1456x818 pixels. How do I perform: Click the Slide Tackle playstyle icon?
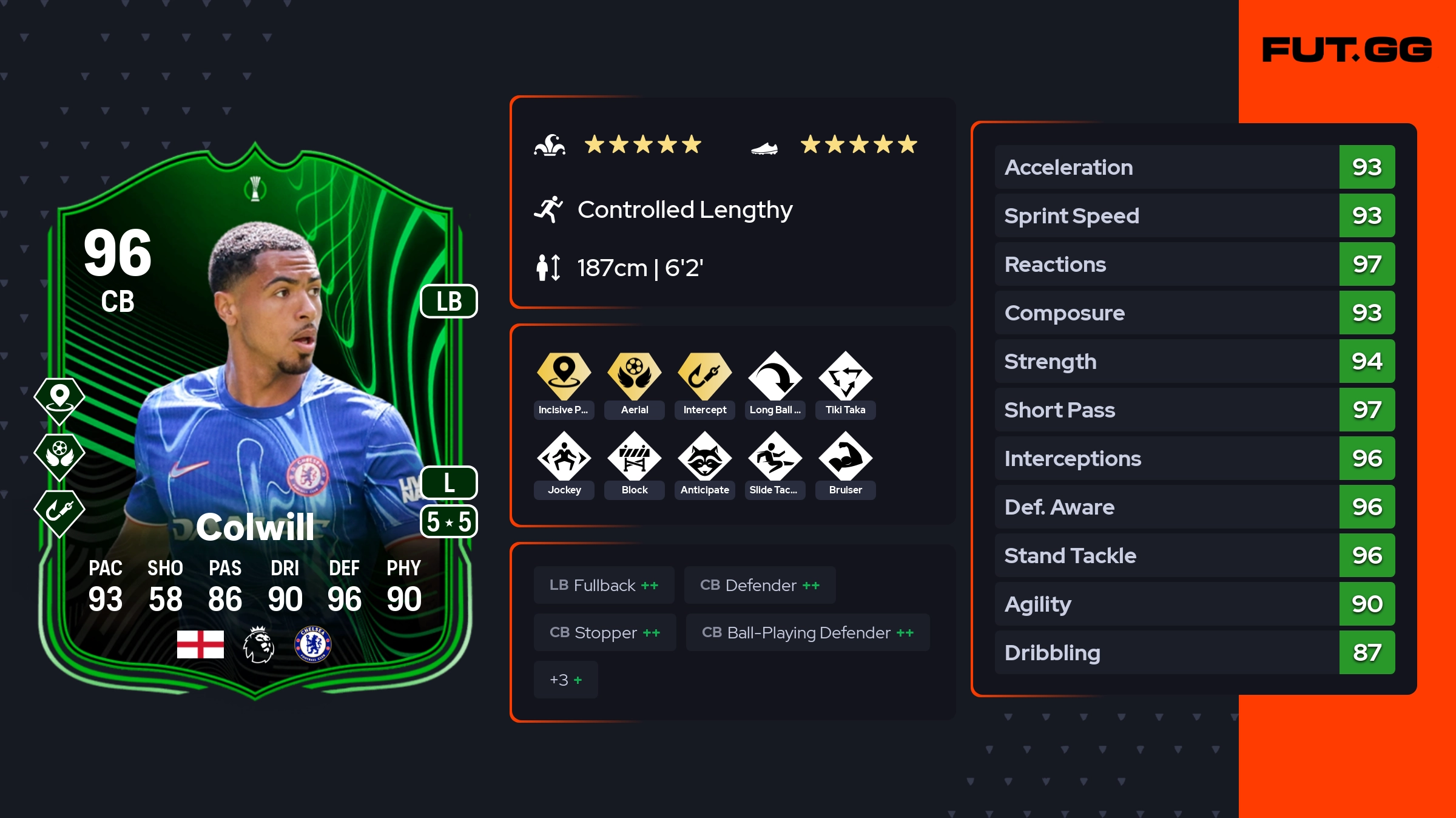[775, 456]
